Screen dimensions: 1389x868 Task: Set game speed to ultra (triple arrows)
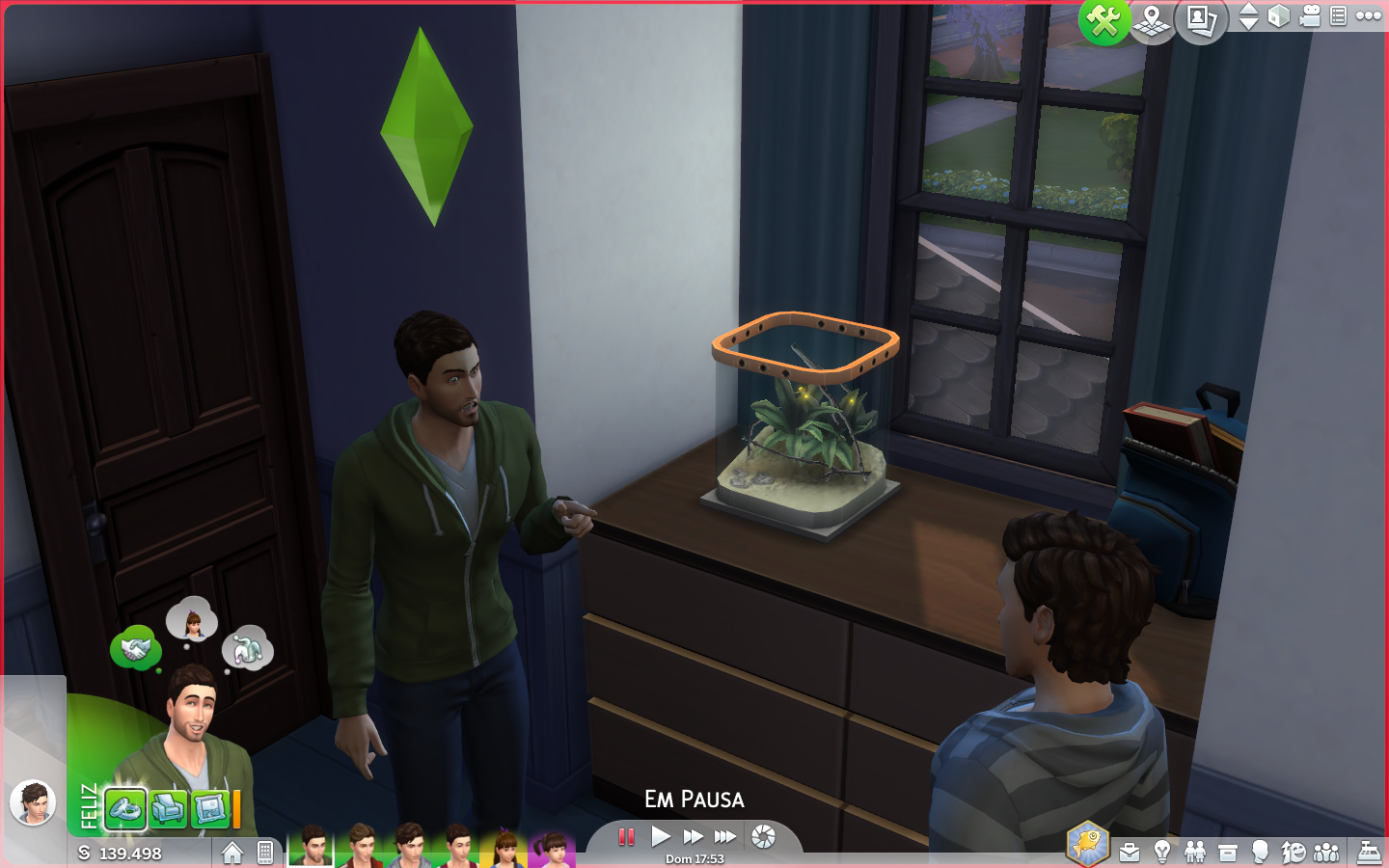point(725,837)
